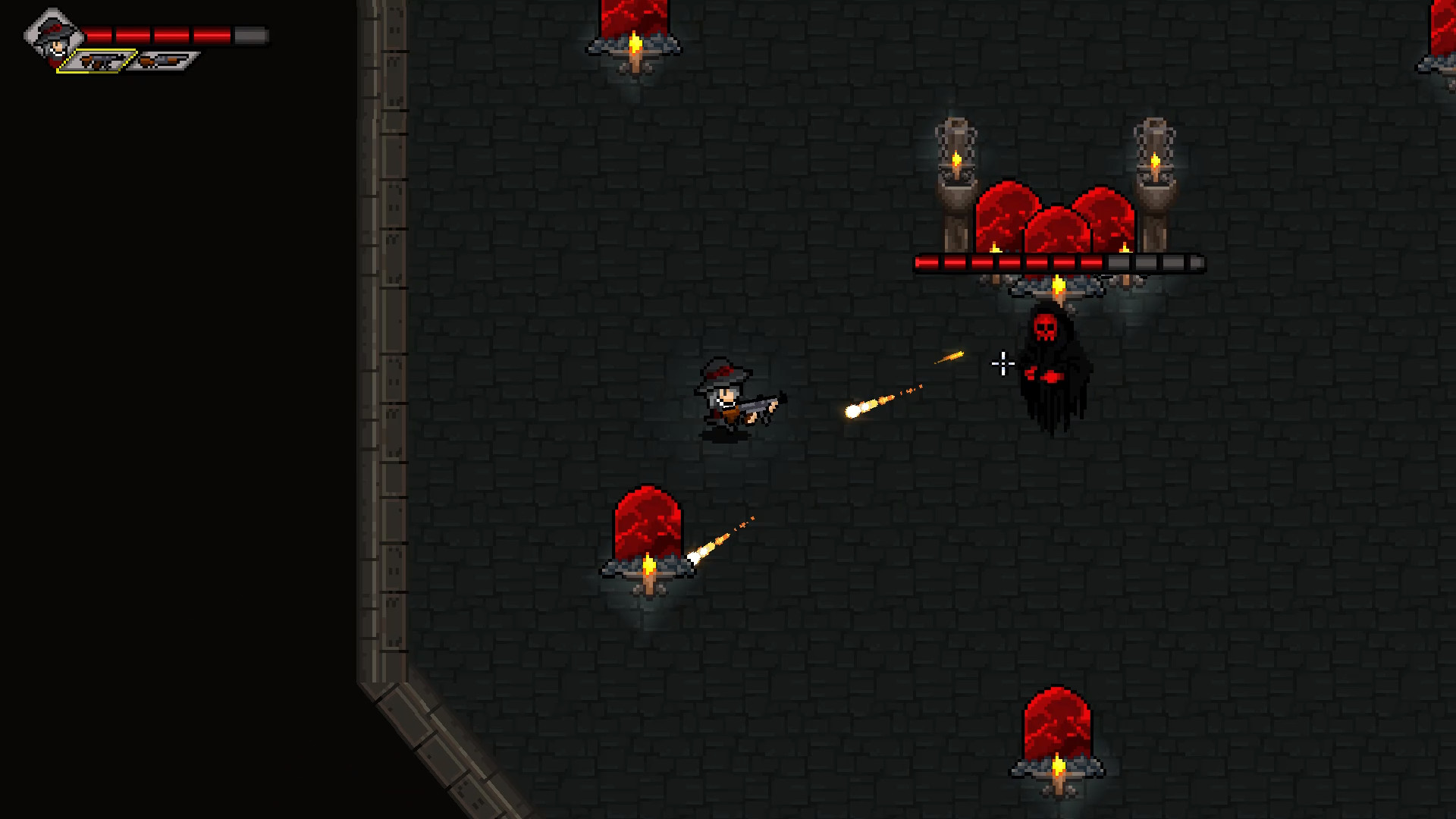This screenshot has height=819, width=1456.
Task: Activate the crosshair targeting reticle
Action: [1003, 363]
